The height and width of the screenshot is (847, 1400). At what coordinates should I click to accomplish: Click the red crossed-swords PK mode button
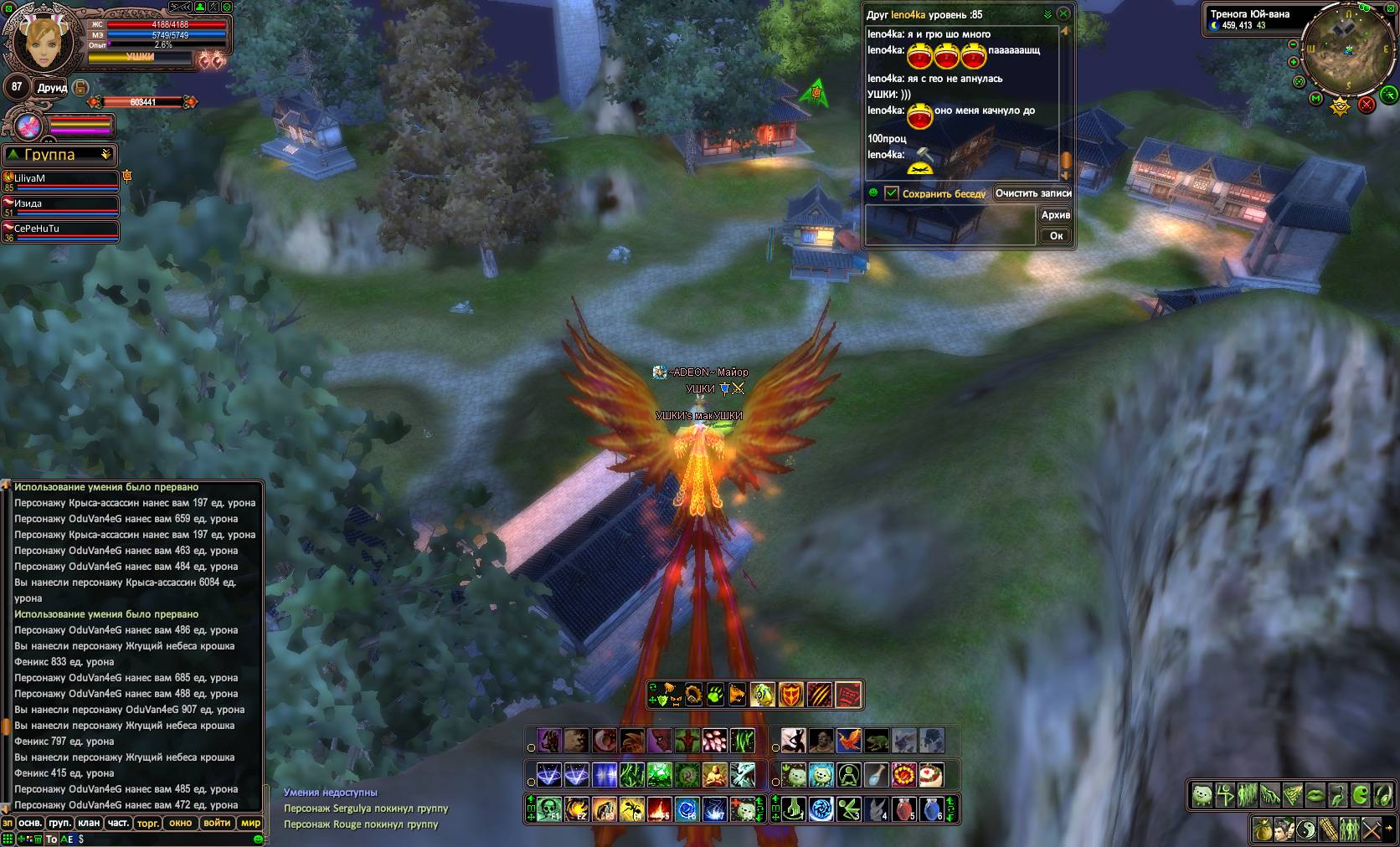1367,105
